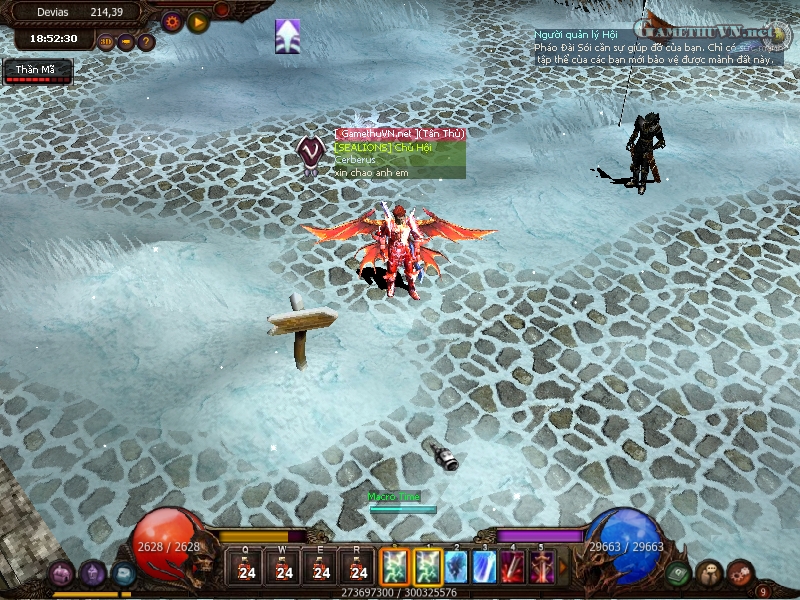Screen dimensions: 800x600
Task: Open the gear settings button
Action: tap(172, 21)
